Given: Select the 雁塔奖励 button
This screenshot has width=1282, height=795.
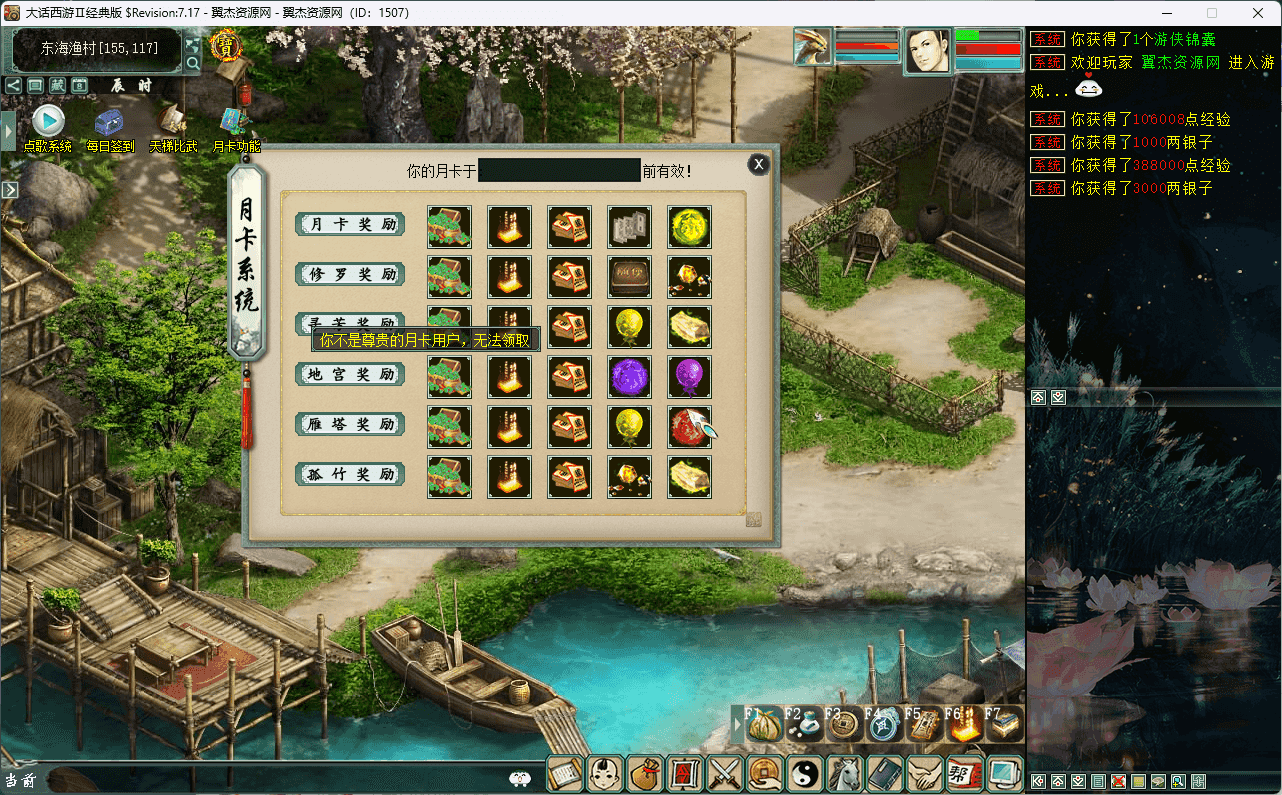Looking at the screenshot, I should click(x=350, y=424).
